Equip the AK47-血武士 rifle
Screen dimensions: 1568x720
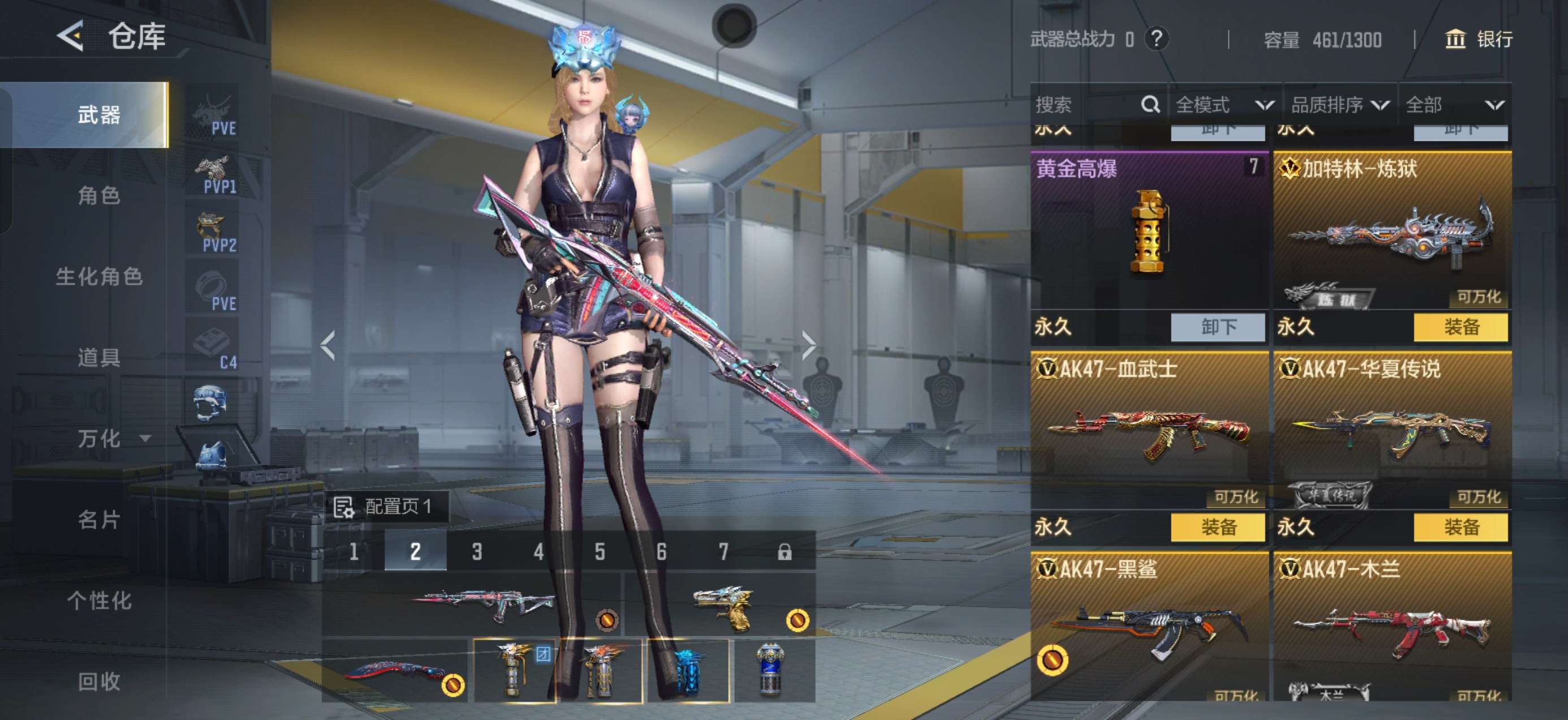pyautogui.click(x=1217, y=527)
